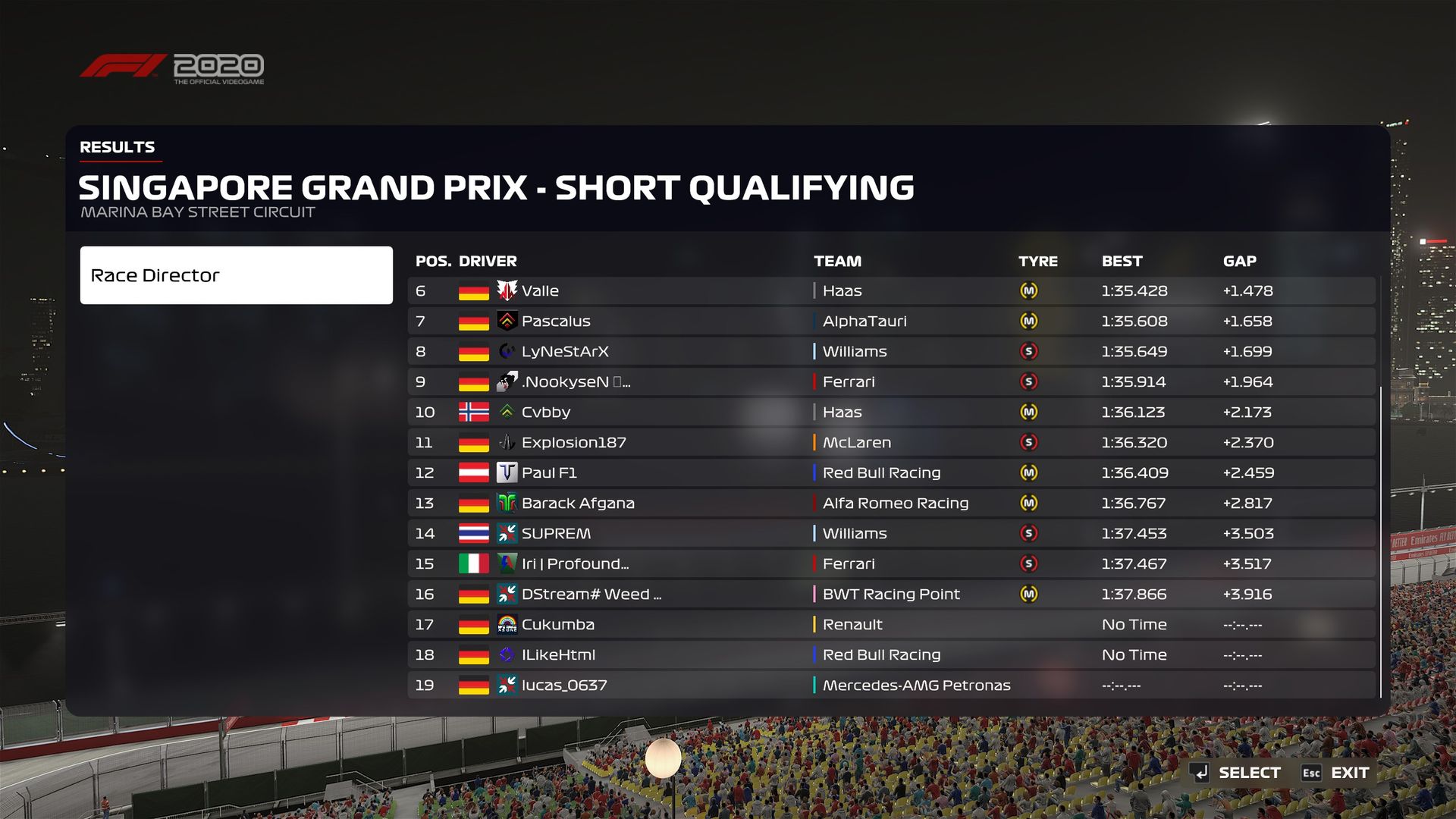Highlight LyNeStArX's qualifying result
This screenshot has height=819, width=1456.
[x=890, y=352]
